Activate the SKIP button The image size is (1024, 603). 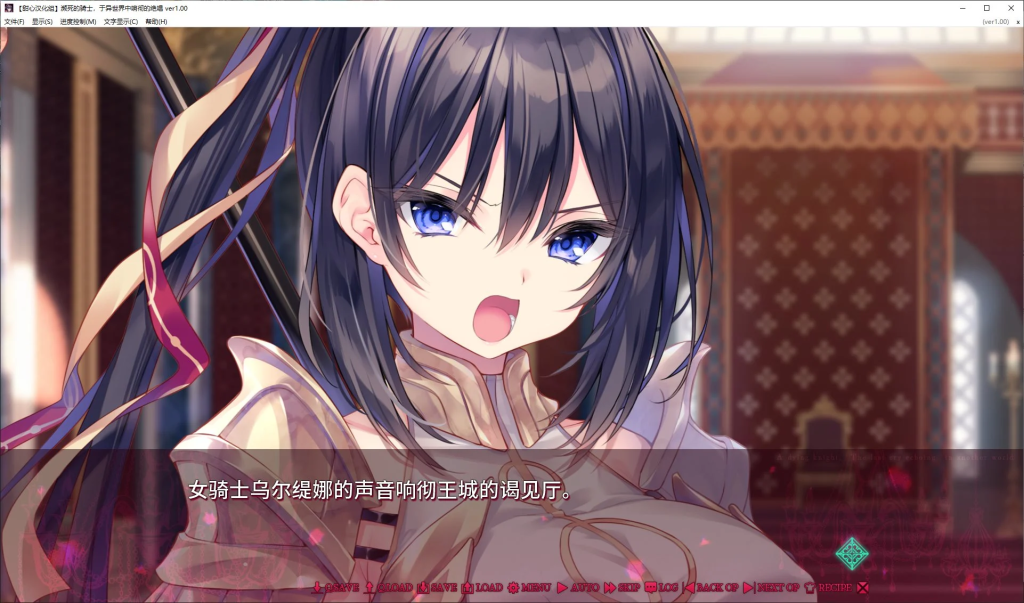[x=622, y=588]
